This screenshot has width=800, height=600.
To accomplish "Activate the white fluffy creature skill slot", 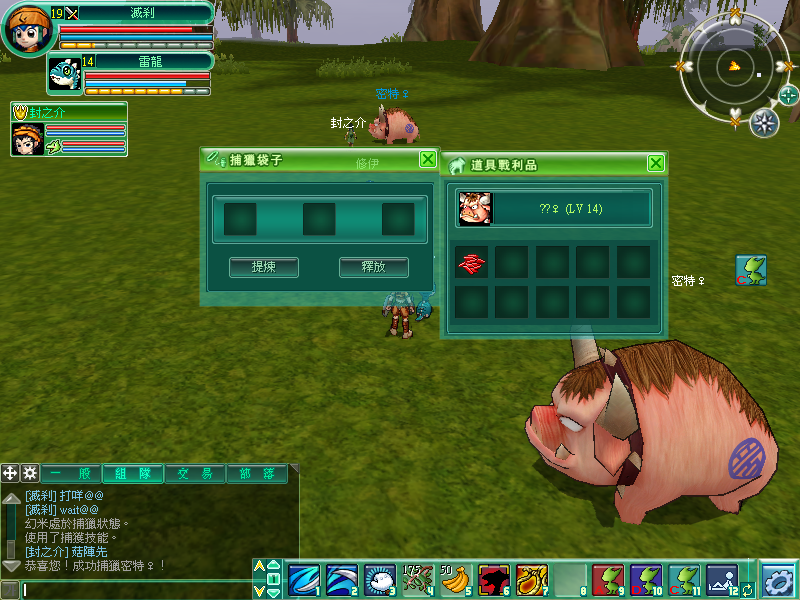I will click(379, 580).
